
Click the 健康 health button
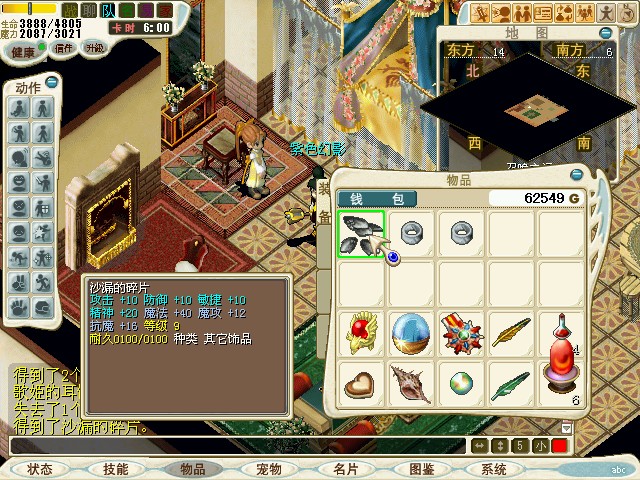pos(25,48)
